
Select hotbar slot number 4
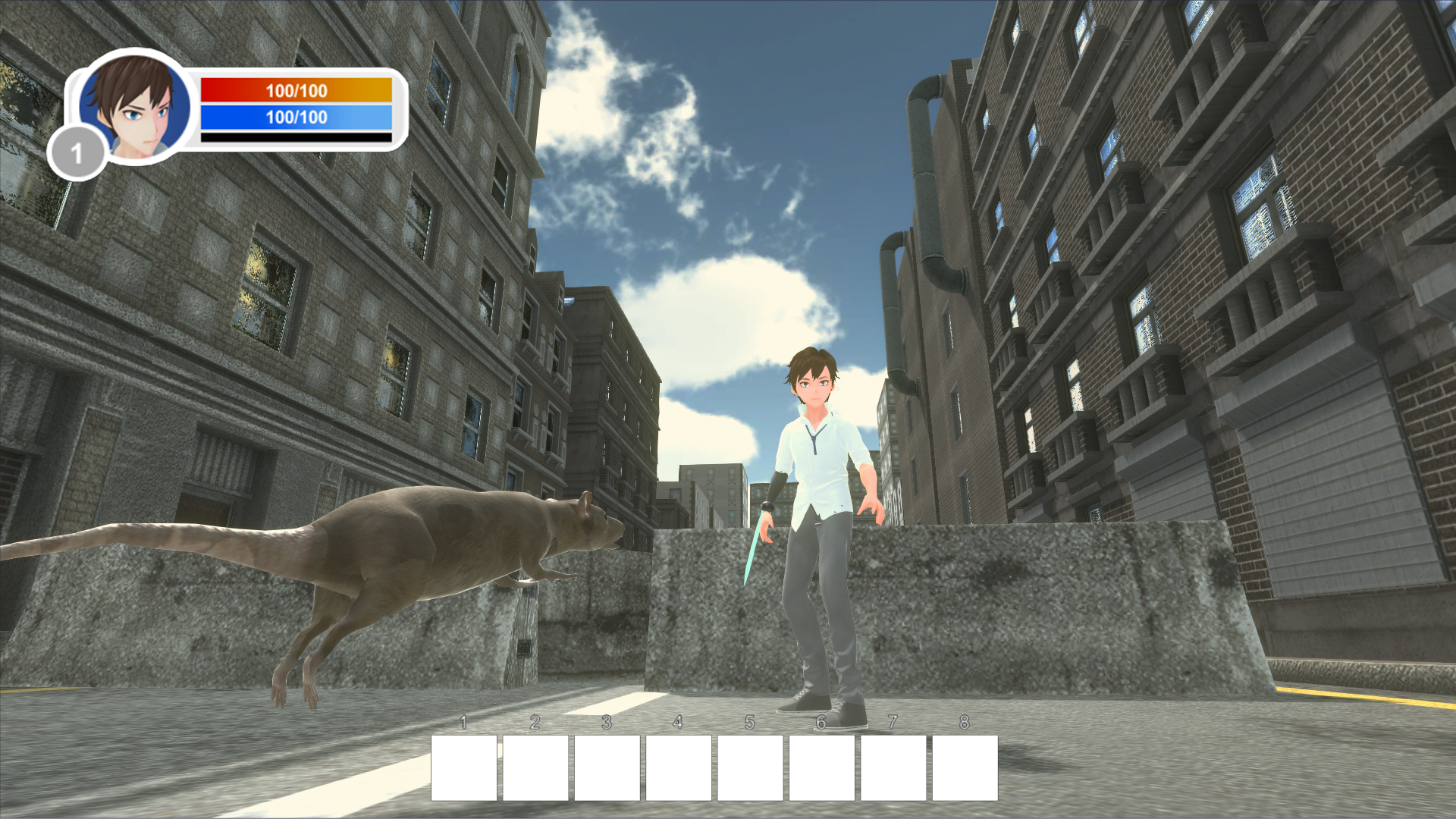(679, 767)
